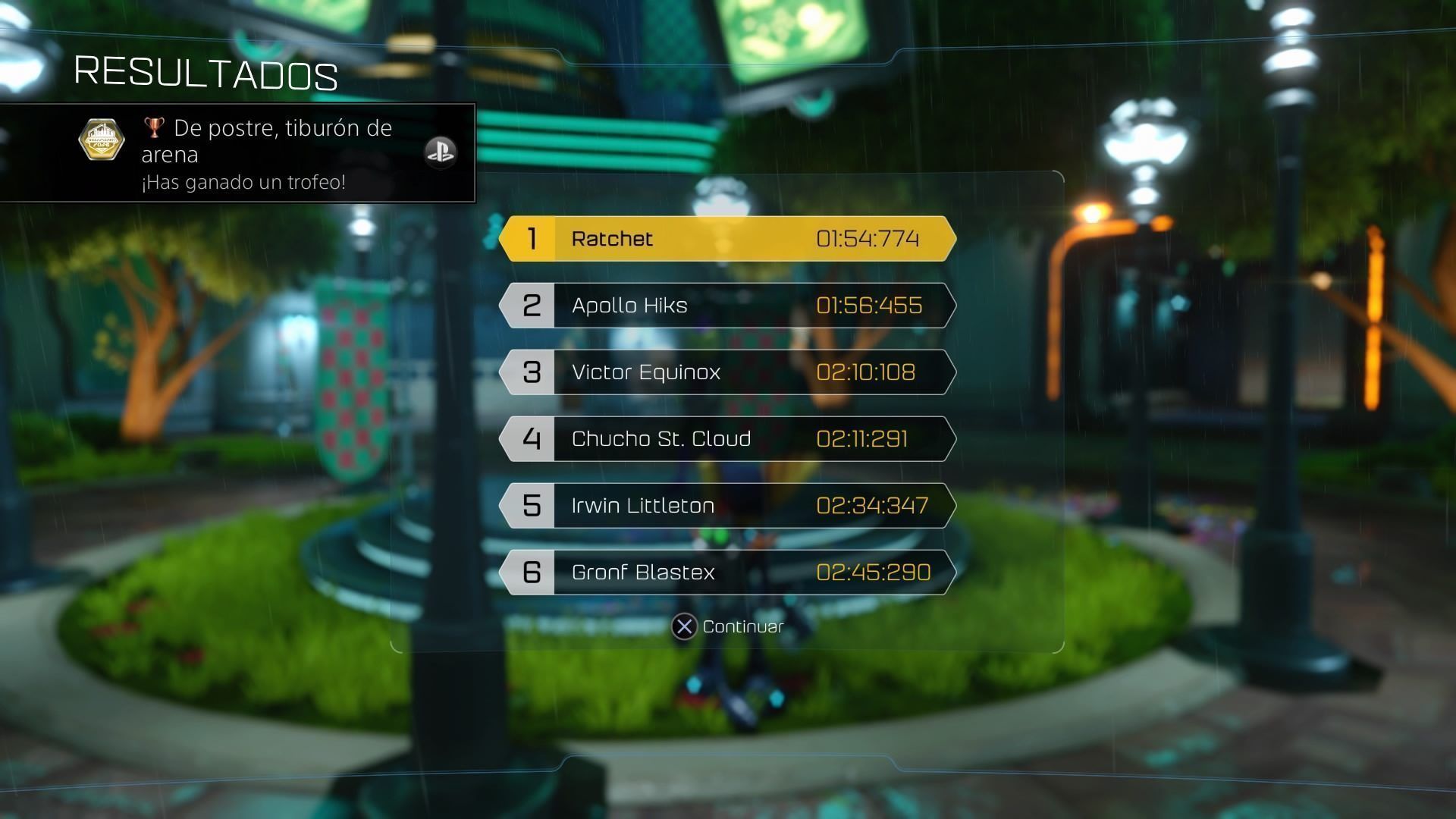
Task: Click the gold trophy badge icon
Action: click(x=102, y=140)
